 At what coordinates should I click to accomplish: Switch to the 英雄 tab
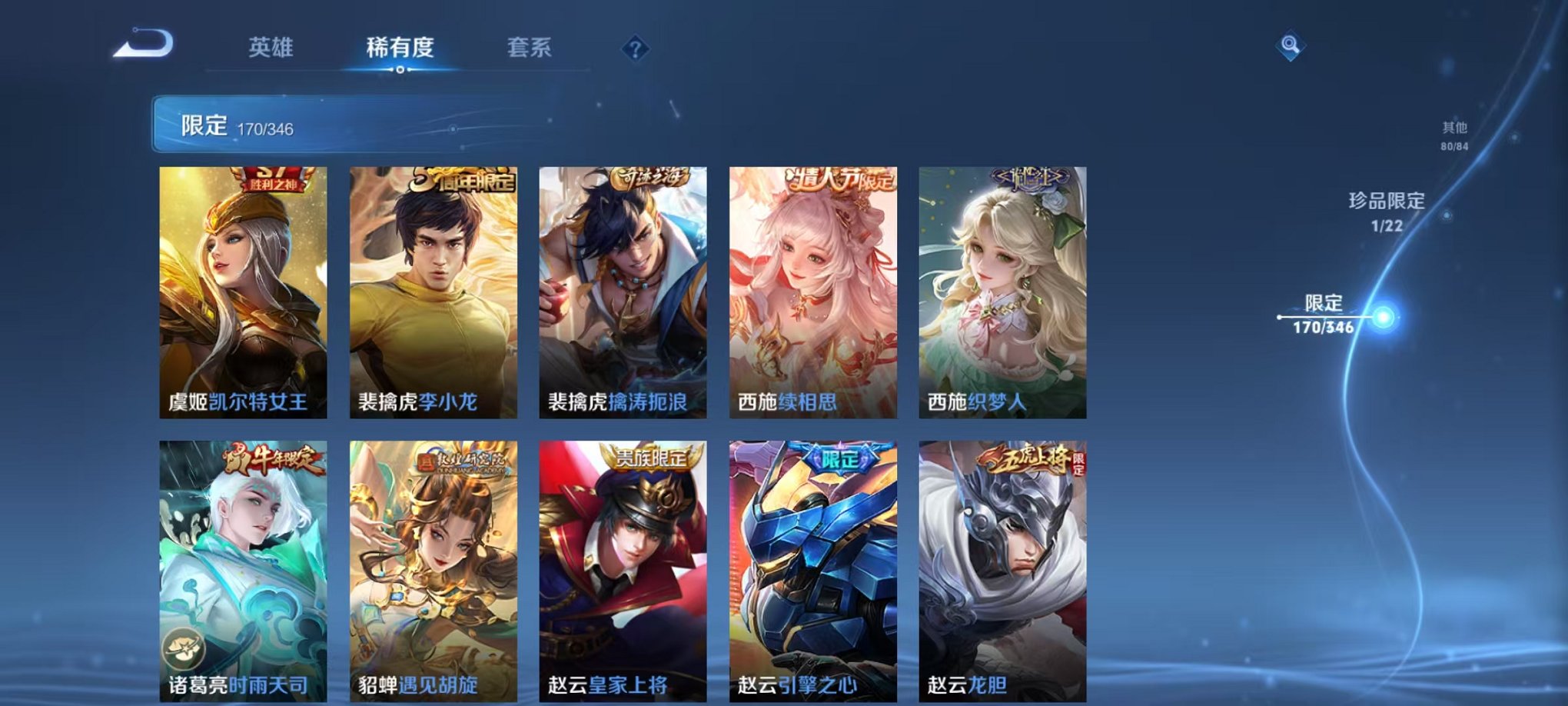pos(273,48)
